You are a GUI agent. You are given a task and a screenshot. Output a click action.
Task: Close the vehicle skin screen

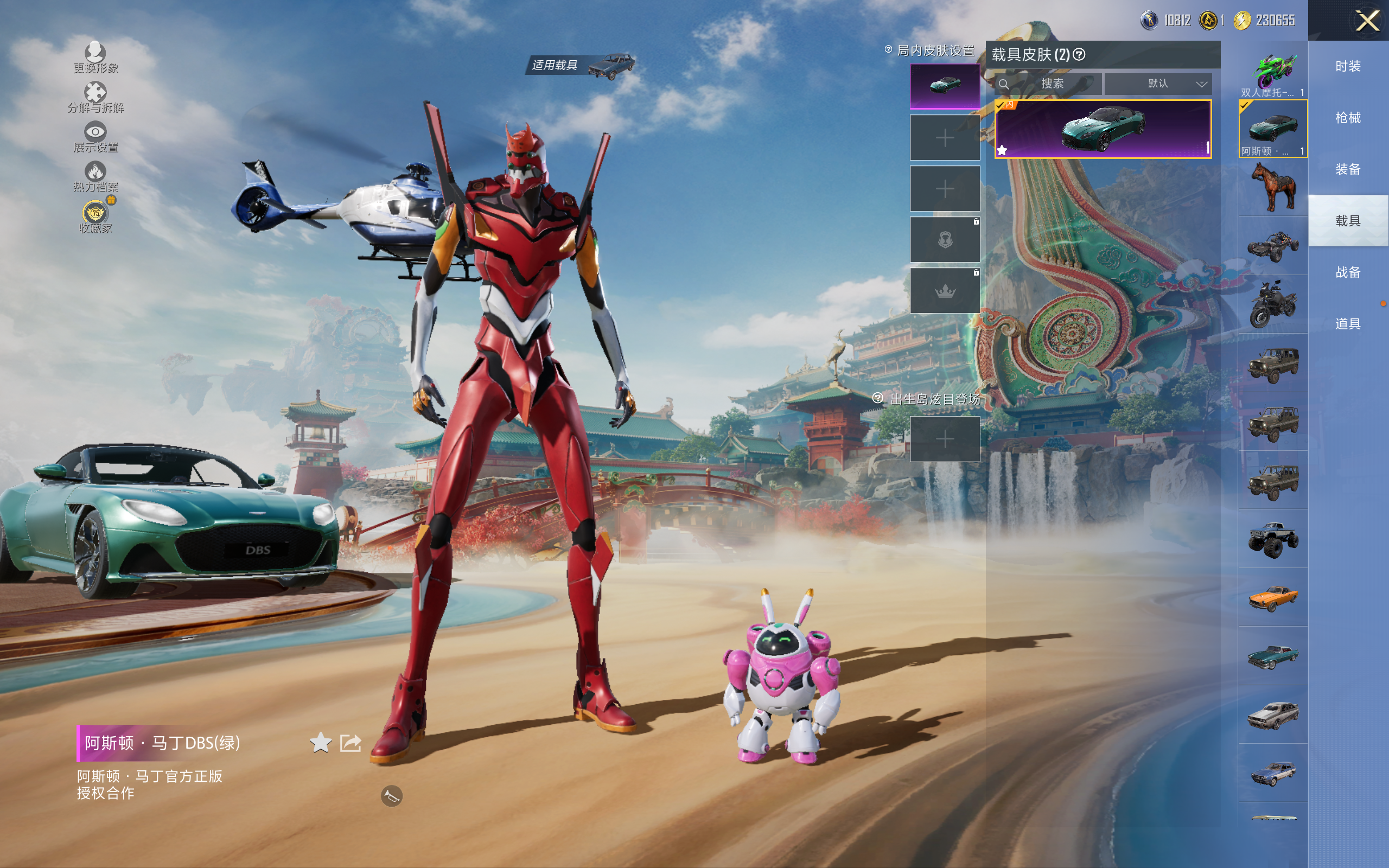coord(1367,21)
